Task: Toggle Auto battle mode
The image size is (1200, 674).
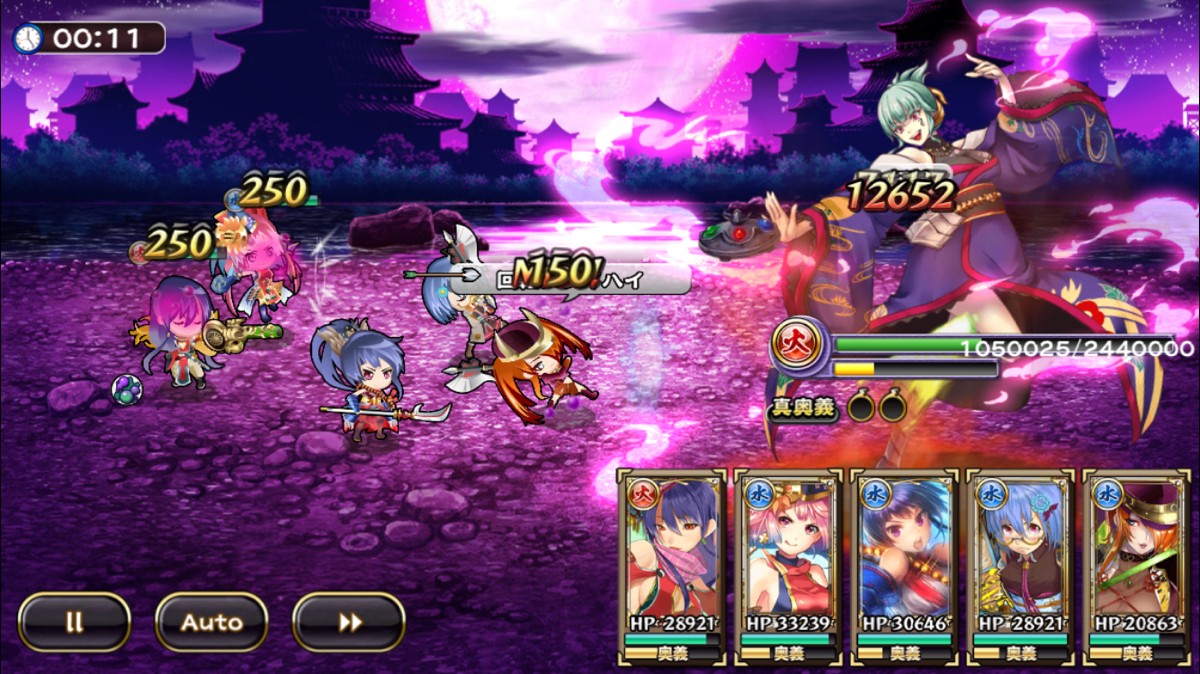Action: click(211, 622)
